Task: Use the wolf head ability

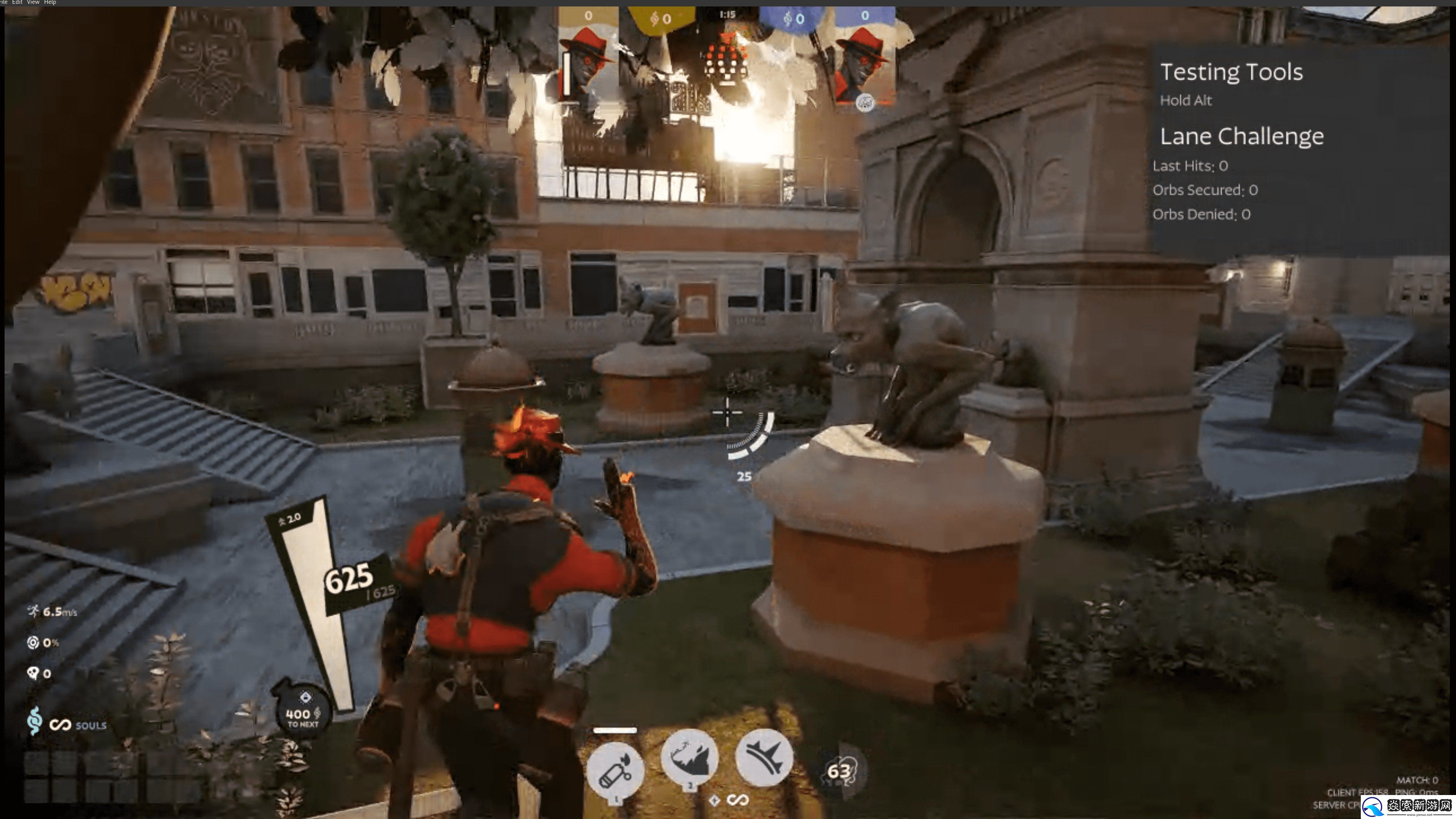Action: pos(689,758)
